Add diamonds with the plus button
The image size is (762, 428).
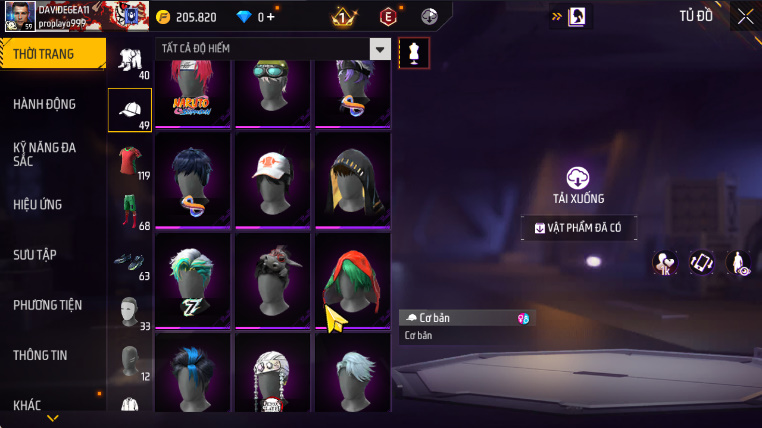[x=270, y=17]
